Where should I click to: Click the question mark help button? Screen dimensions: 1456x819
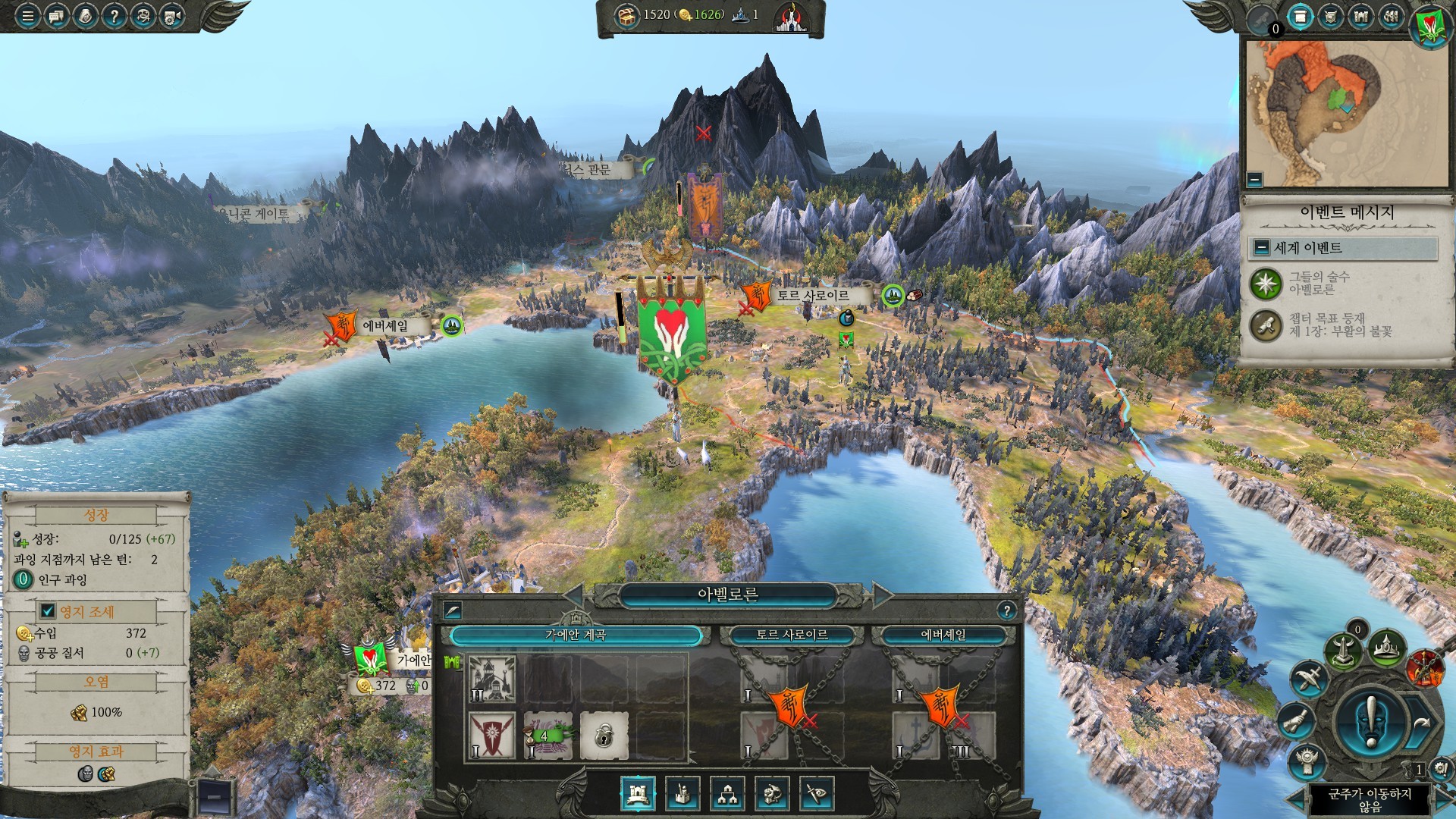point(114,16)
